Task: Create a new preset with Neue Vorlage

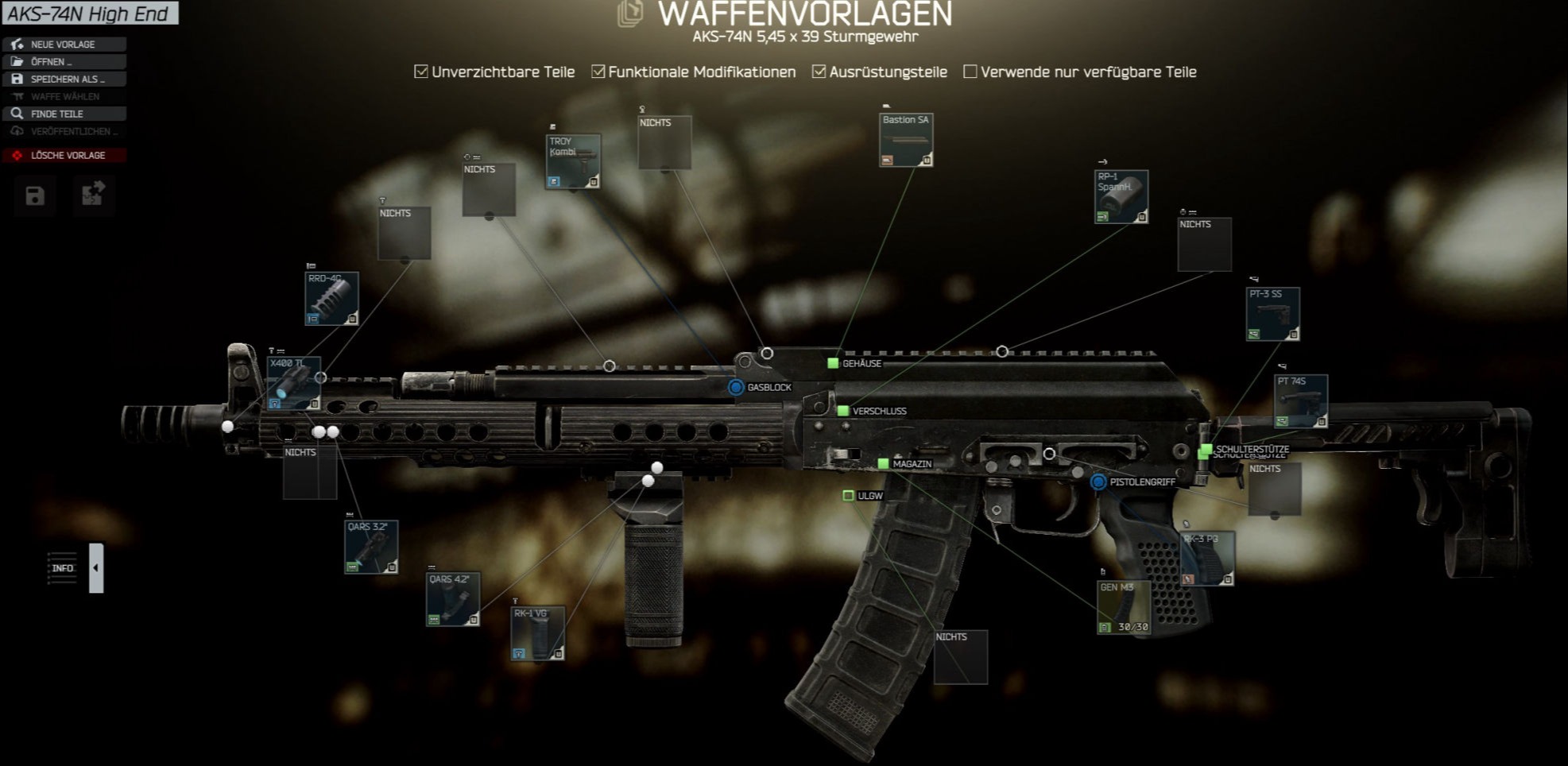Action: tap(64, 44)
